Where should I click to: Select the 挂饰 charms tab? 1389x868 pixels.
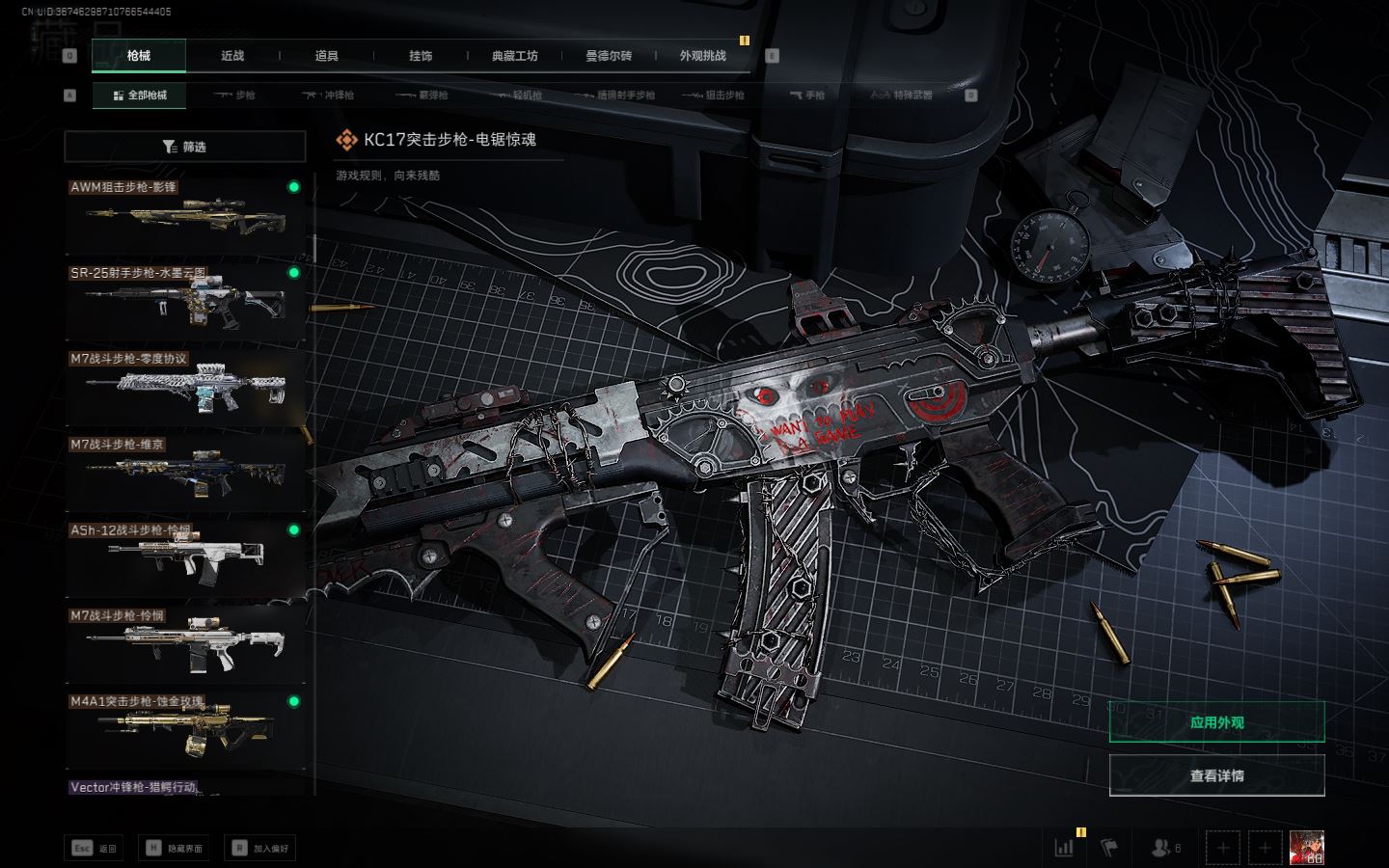click(421, 56)
